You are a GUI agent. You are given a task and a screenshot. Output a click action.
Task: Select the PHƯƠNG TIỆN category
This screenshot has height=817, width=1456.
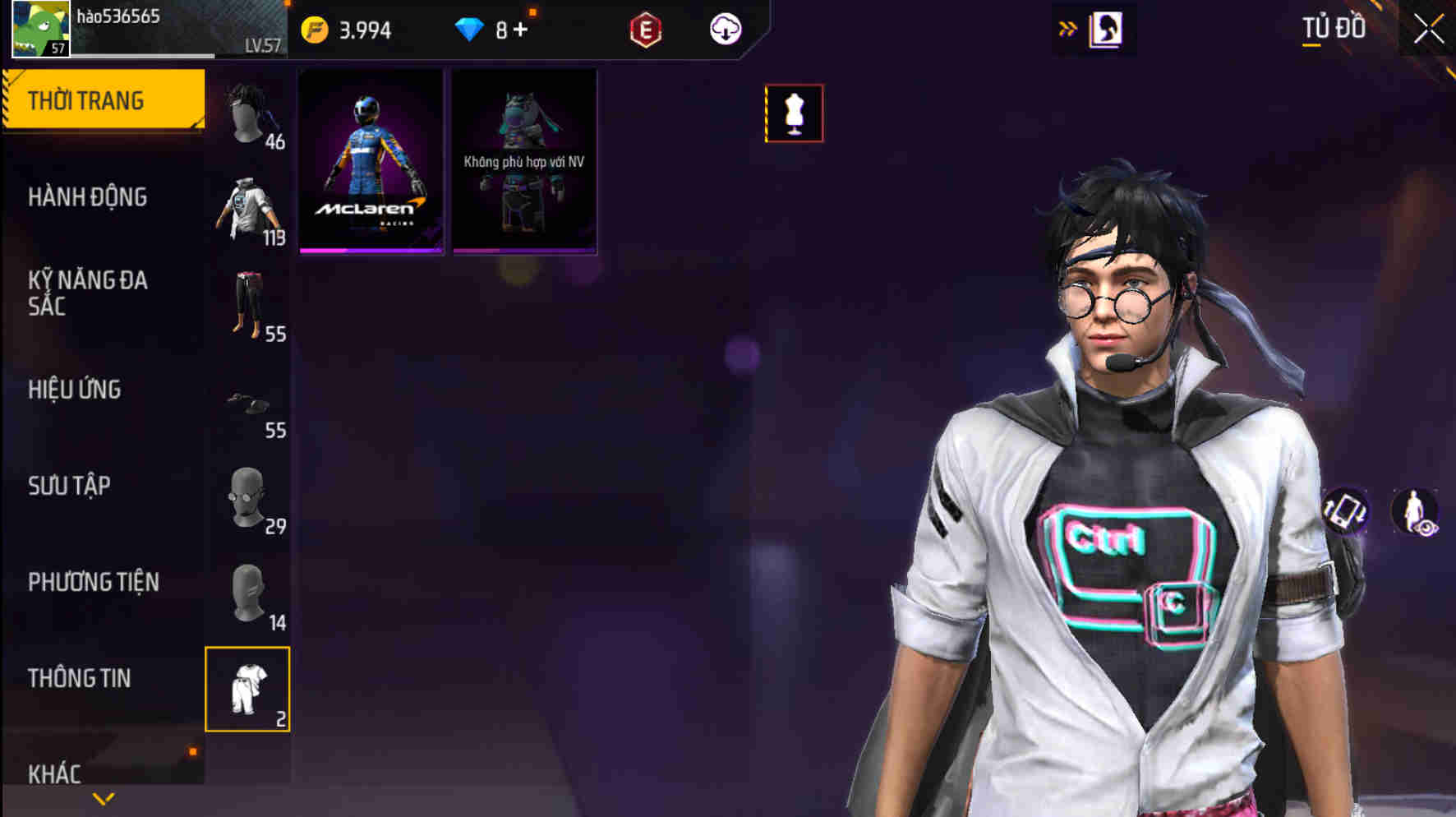click(x=93, y=582)
